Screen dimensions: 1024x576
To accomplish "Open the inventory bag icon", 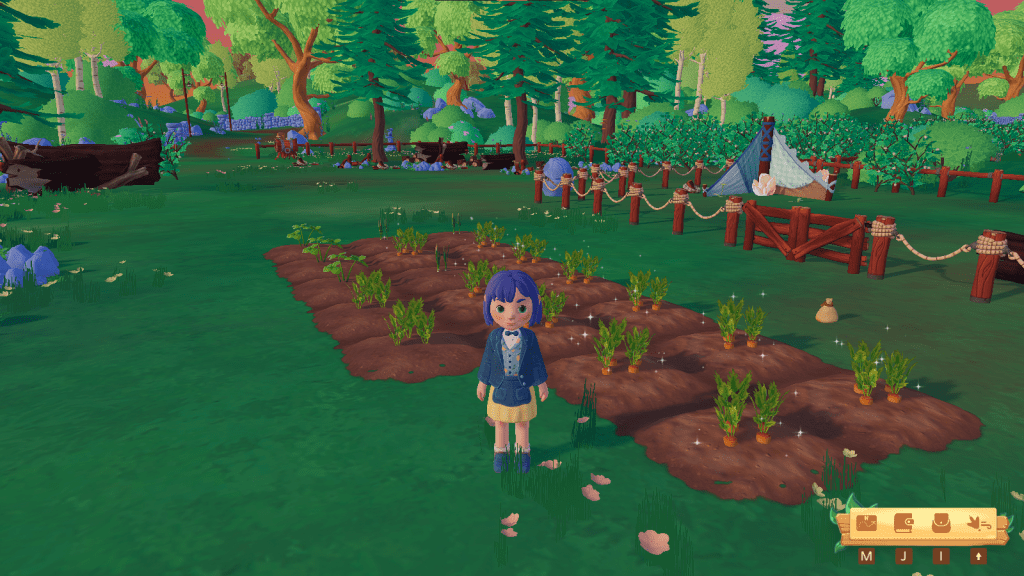I will [x=941, y=524].
